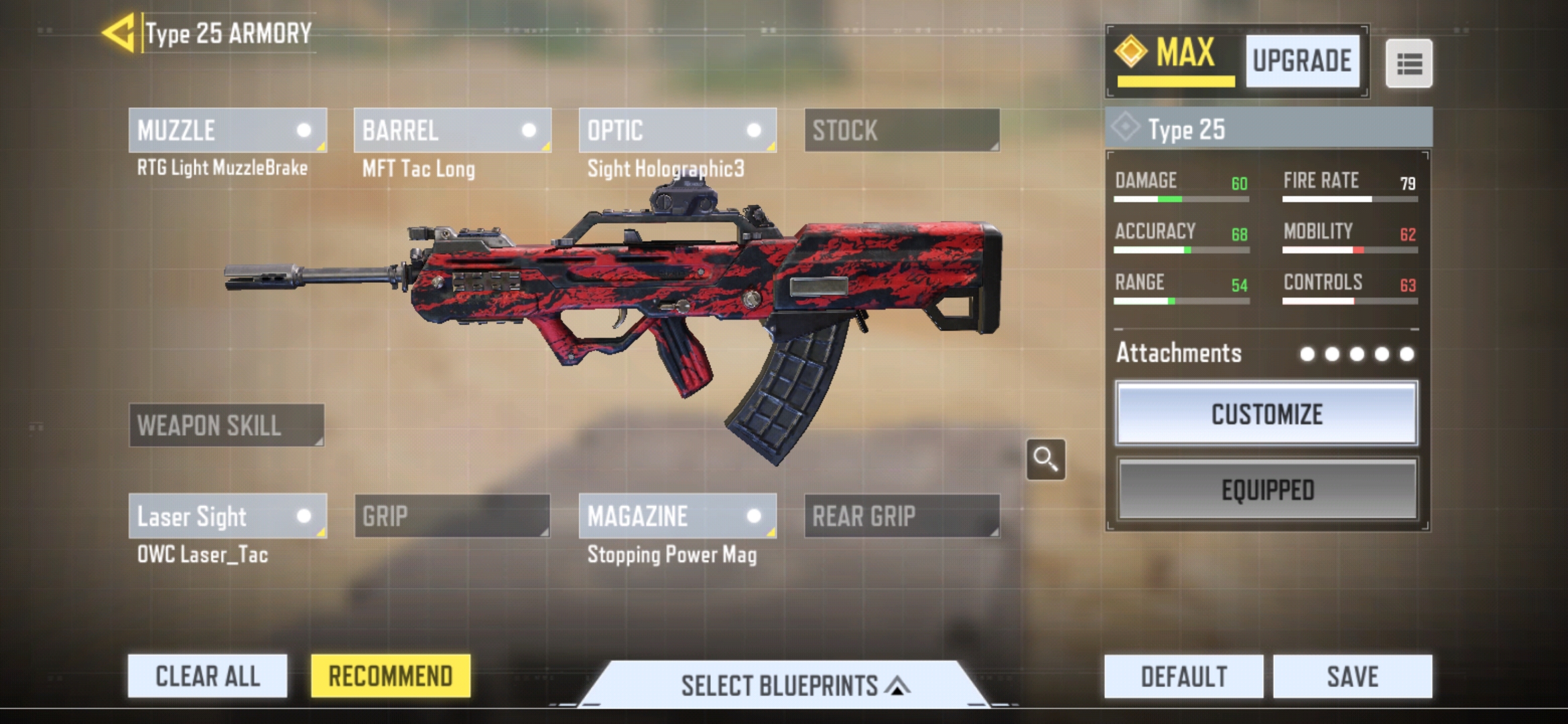Save the current weapon build
The width and height of the screenshot is (1568, 724).
click(1353, 676)
